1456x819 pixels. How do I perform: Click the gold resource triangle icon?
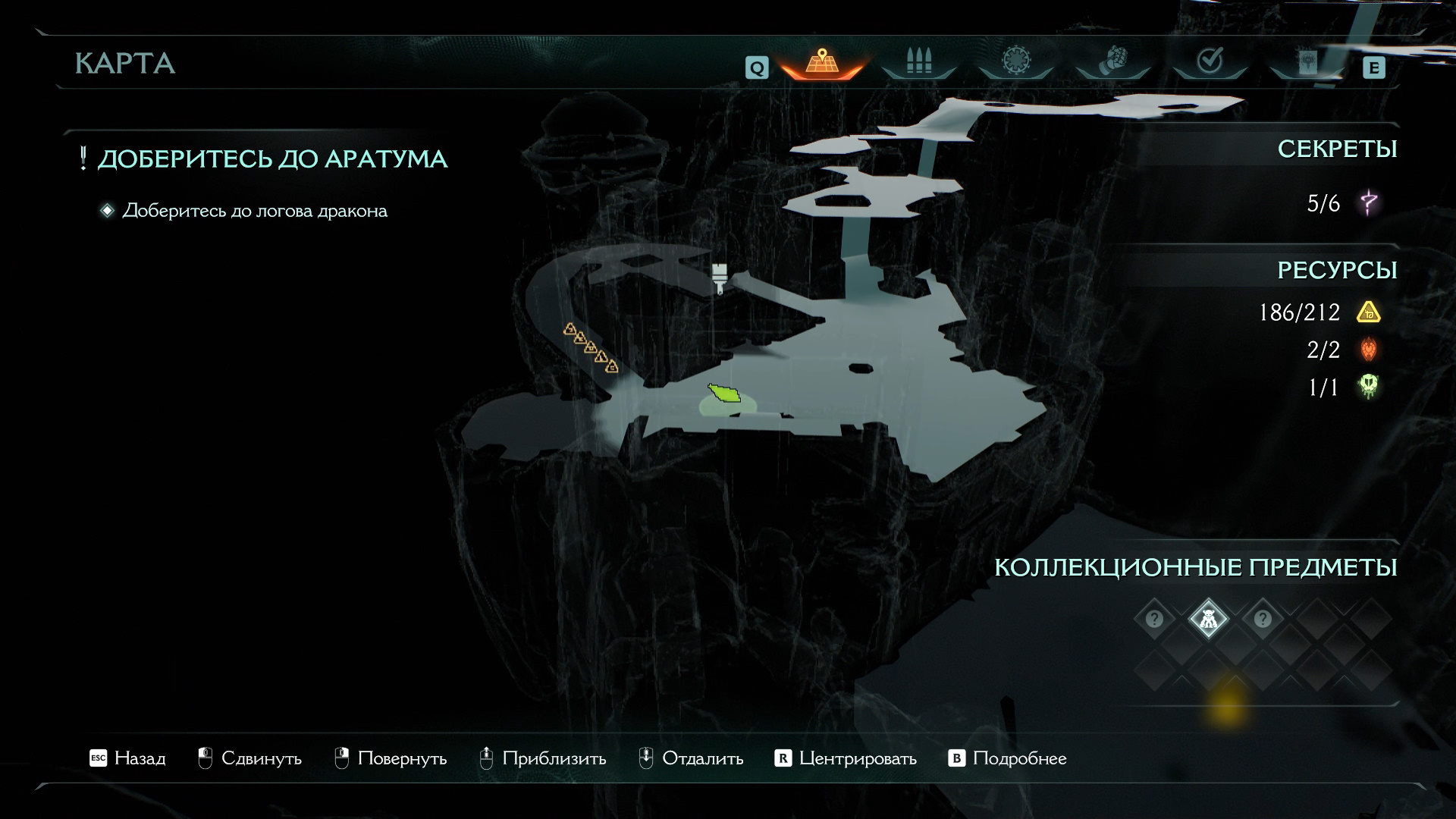(1369, 312)
